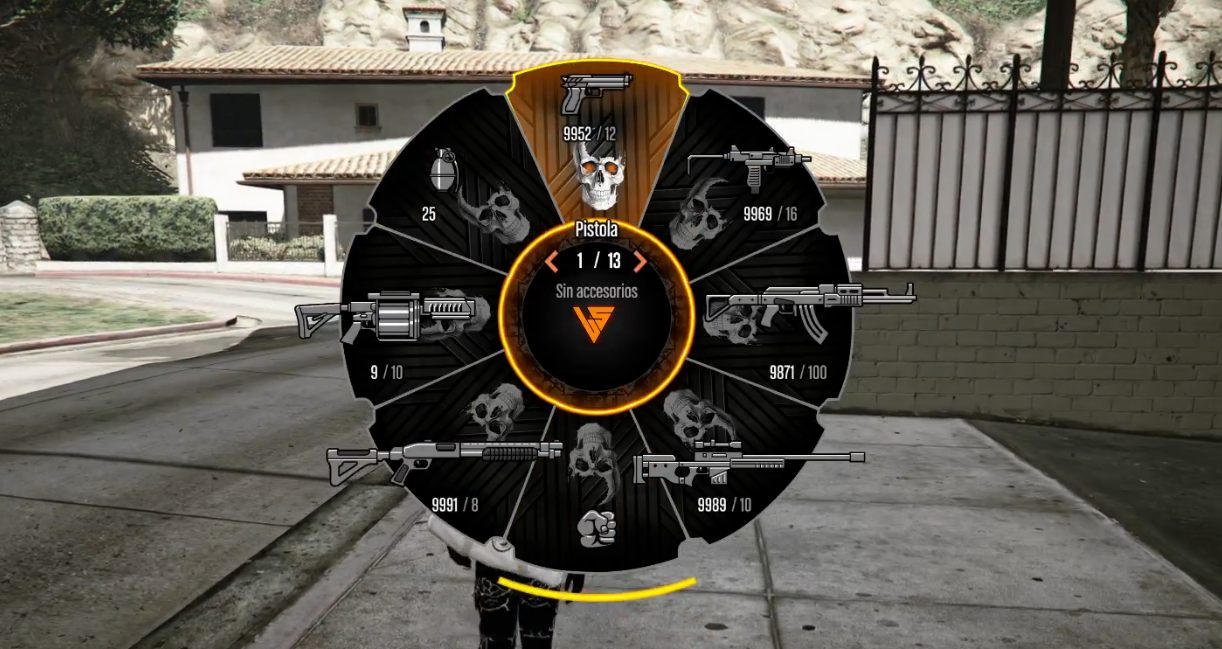This screenshot has height=649, width=1222.
Task: Select the sniper rifle slot
Action: coord(748,462)
